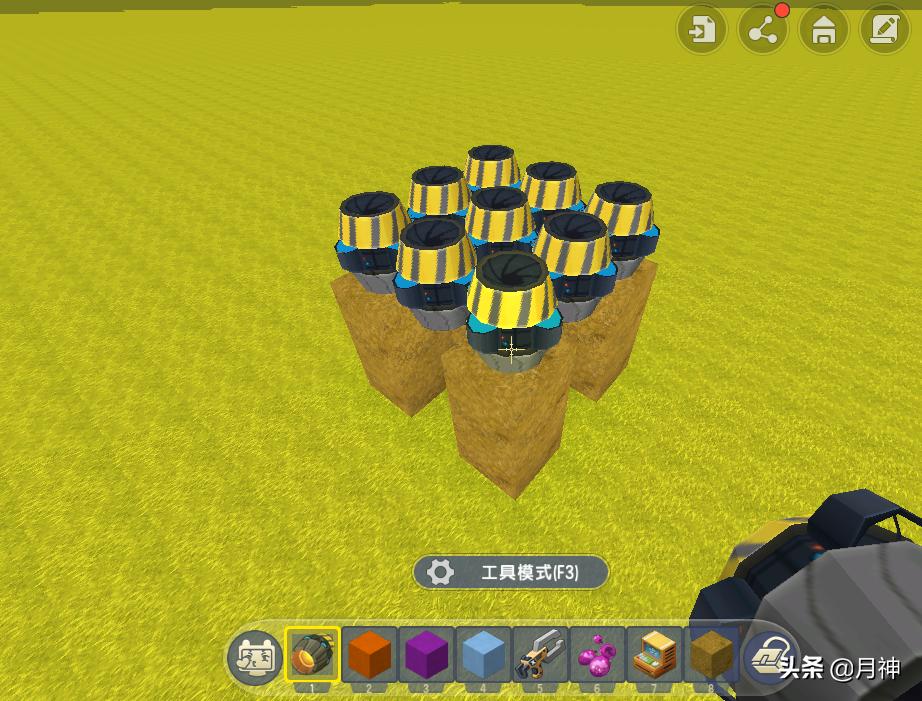This screenshot has width=922, height=701.
Task: Select the straw hay block slot
Action: click(711, 655)
